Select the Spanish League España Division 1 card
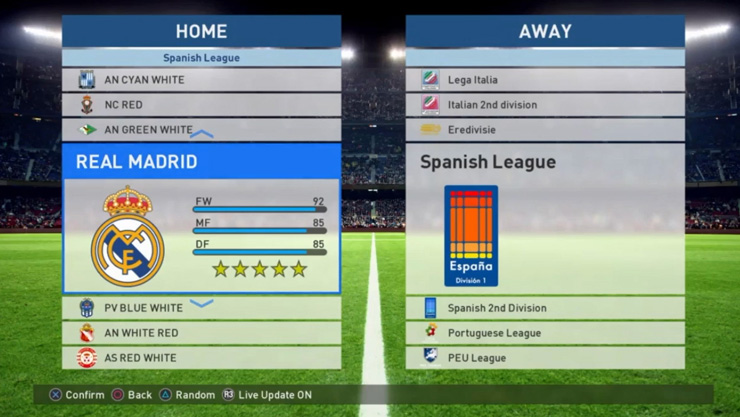This screenshot has height=417, width=740. (545, 220)
